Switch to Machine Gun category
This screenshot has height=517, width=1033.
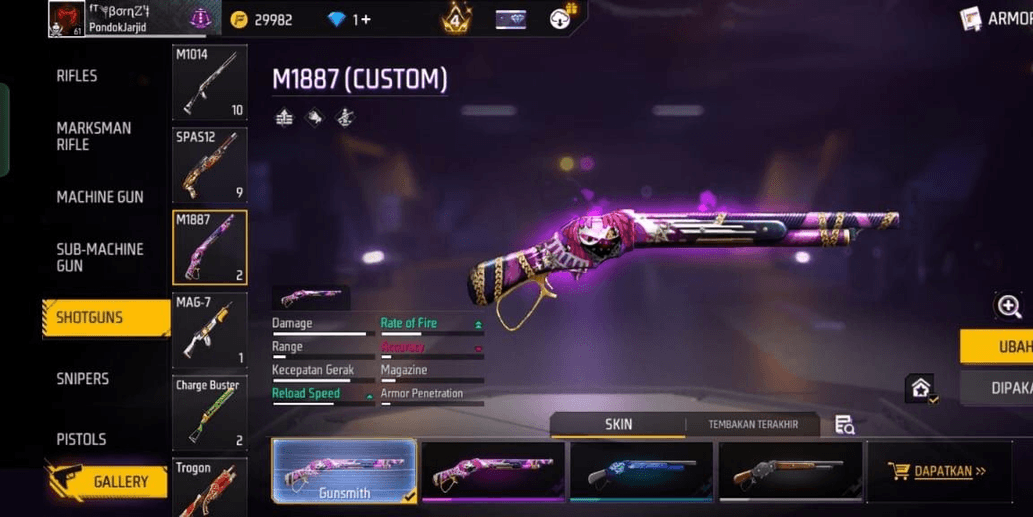(99, 197)
